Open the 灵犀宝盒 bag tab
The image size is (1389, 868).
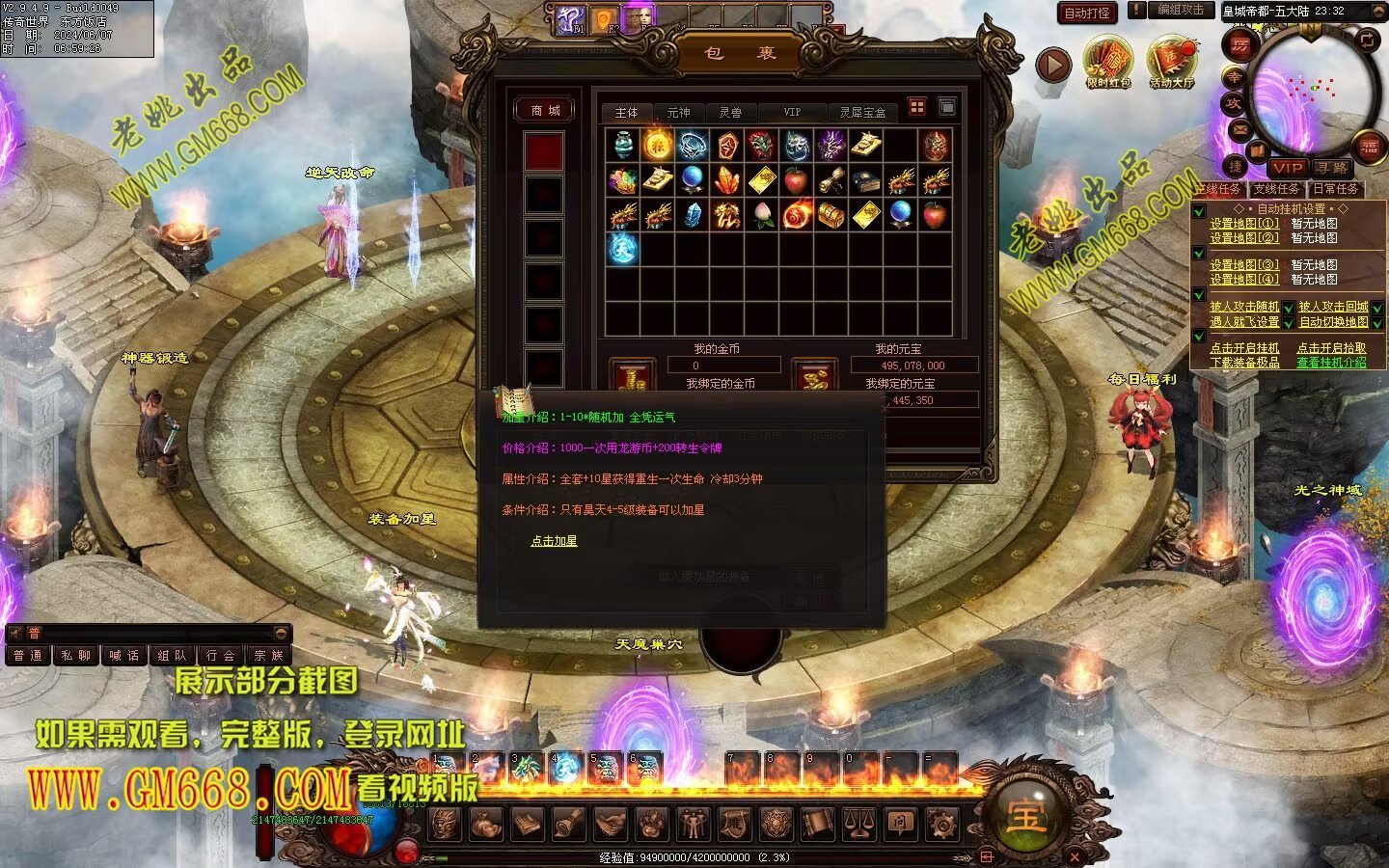point(861,113)
